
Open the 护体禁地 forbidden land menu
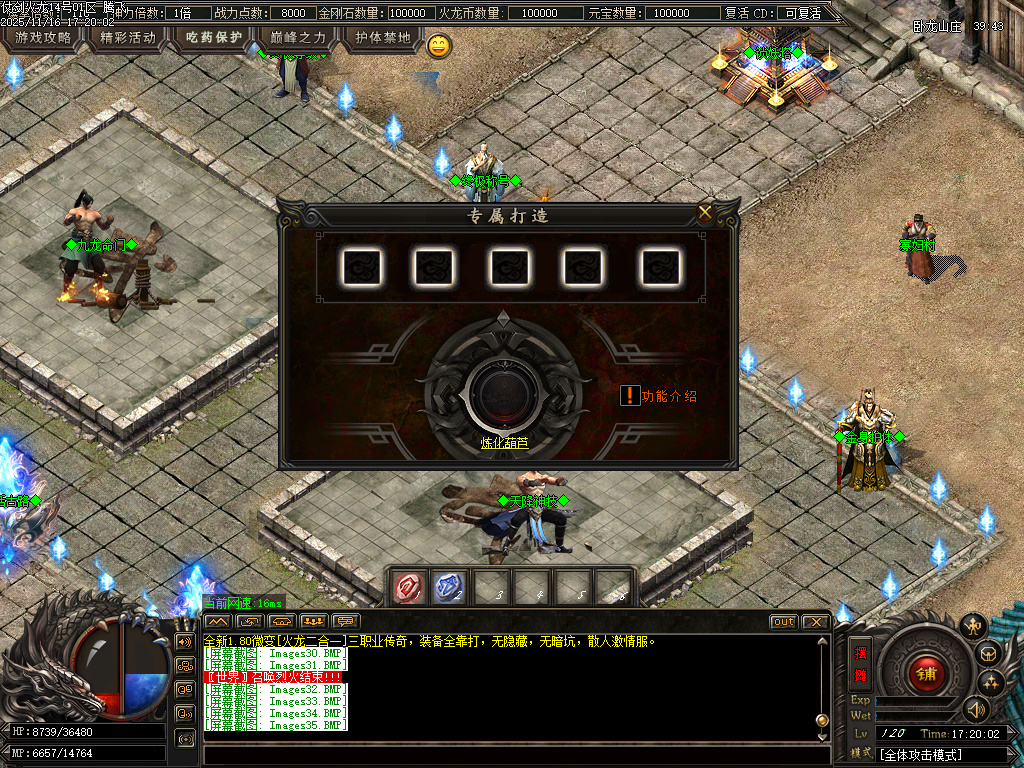(x=382, y=38)
